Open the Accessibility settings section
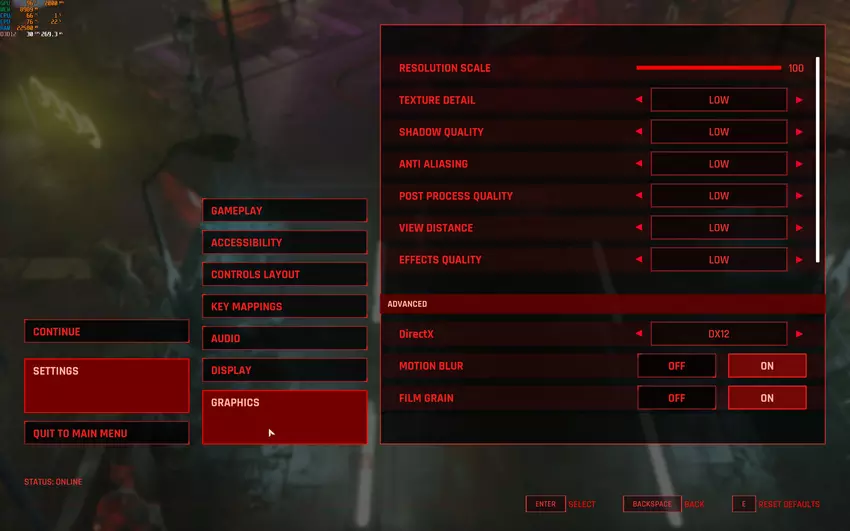 (x=284, y=242)
